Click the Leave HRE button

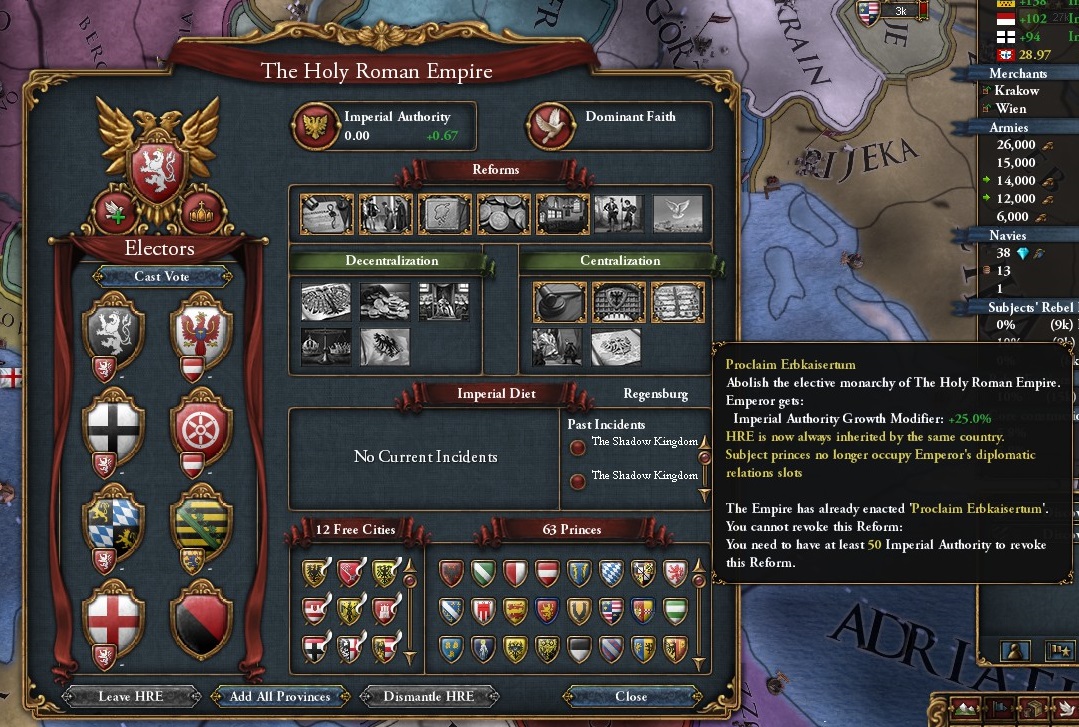130,696
